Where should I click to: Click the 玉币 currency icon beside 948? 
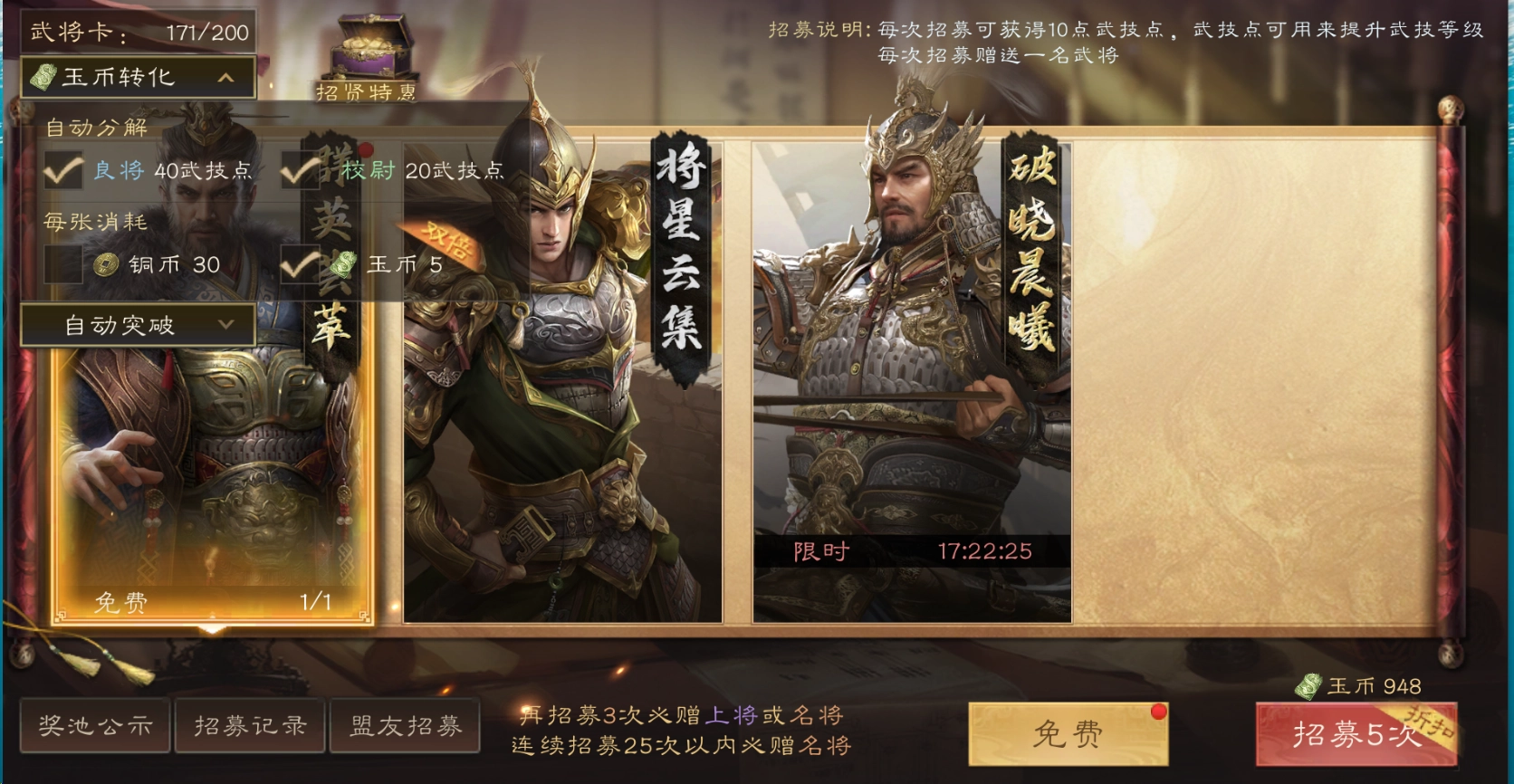pyautogui.click(x=1309, y=687)
